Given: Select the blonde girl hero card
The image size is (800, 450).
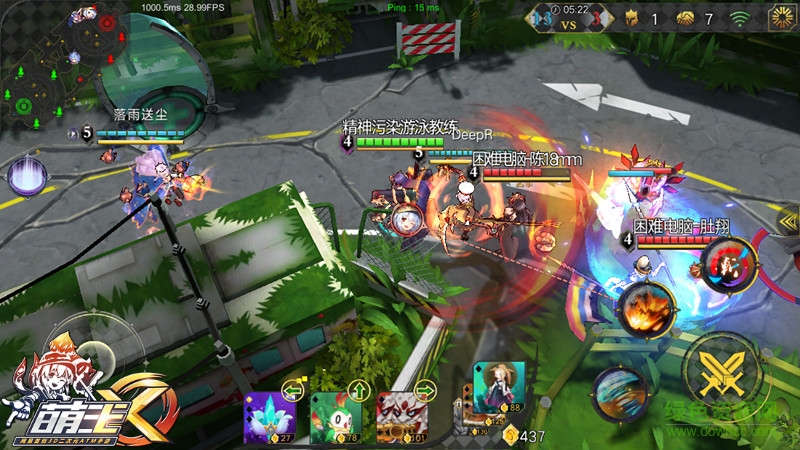Looking at the screenshot, I should [x=499, y=388].
